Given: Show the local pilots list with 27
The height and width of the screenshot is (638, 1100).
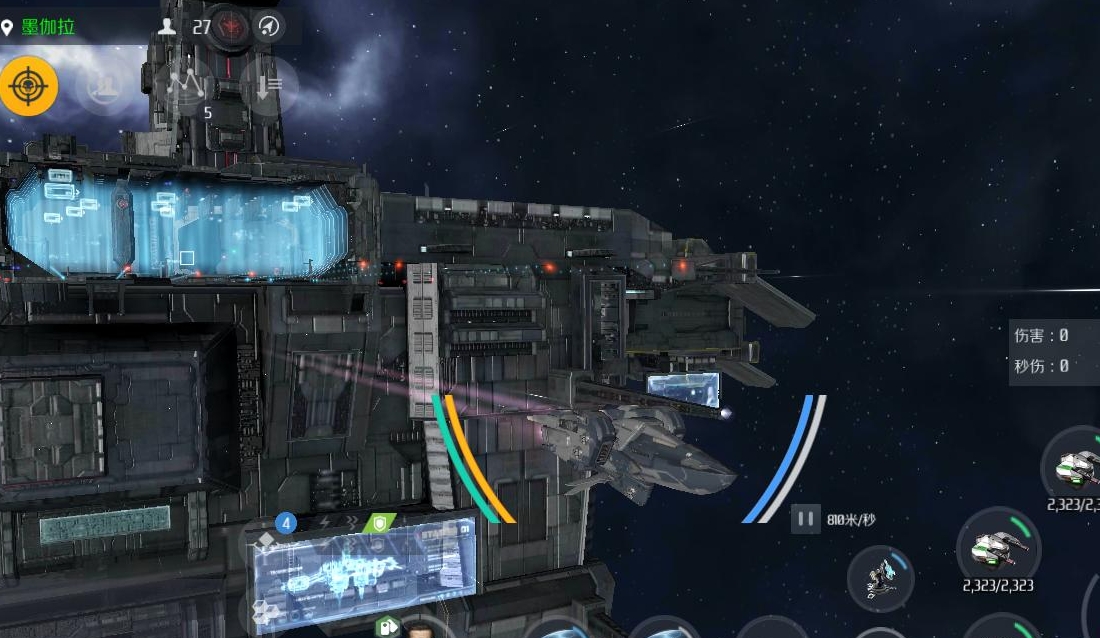Looking at the screenshot, I should point(186,27).
